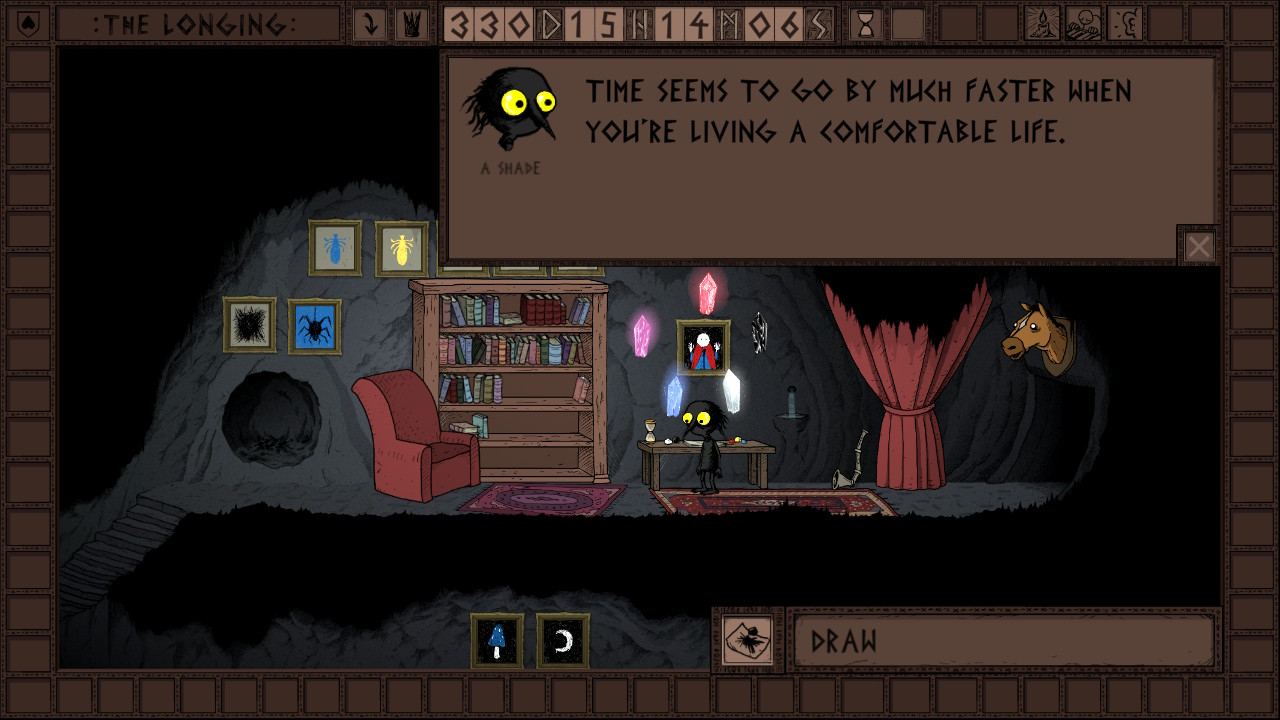Open the shade thoughts icon
The height and width of the screenshot is (720, 1280).
click(1084, 25)
